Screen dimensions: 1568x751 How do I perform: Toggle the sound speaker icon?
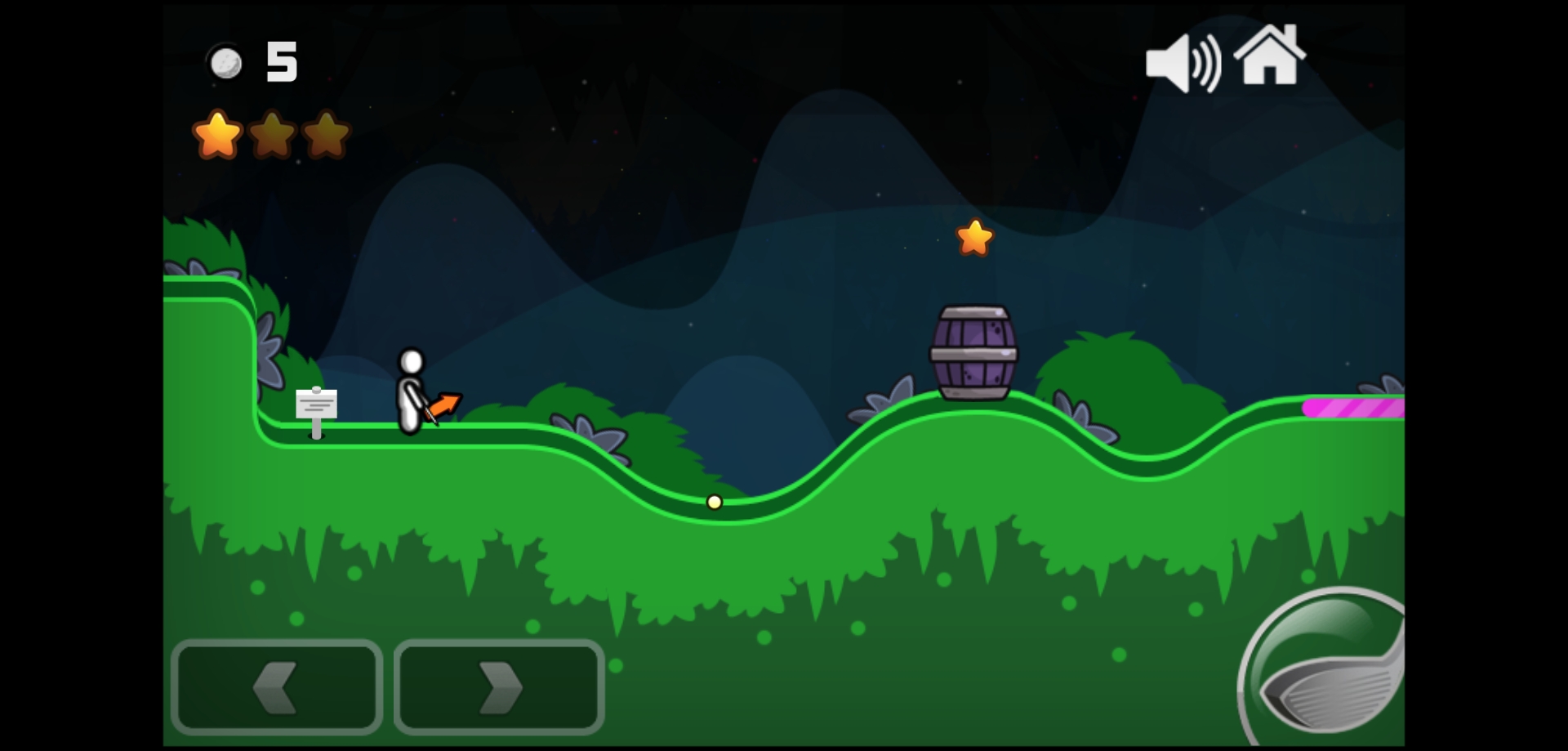[1182, 63]
